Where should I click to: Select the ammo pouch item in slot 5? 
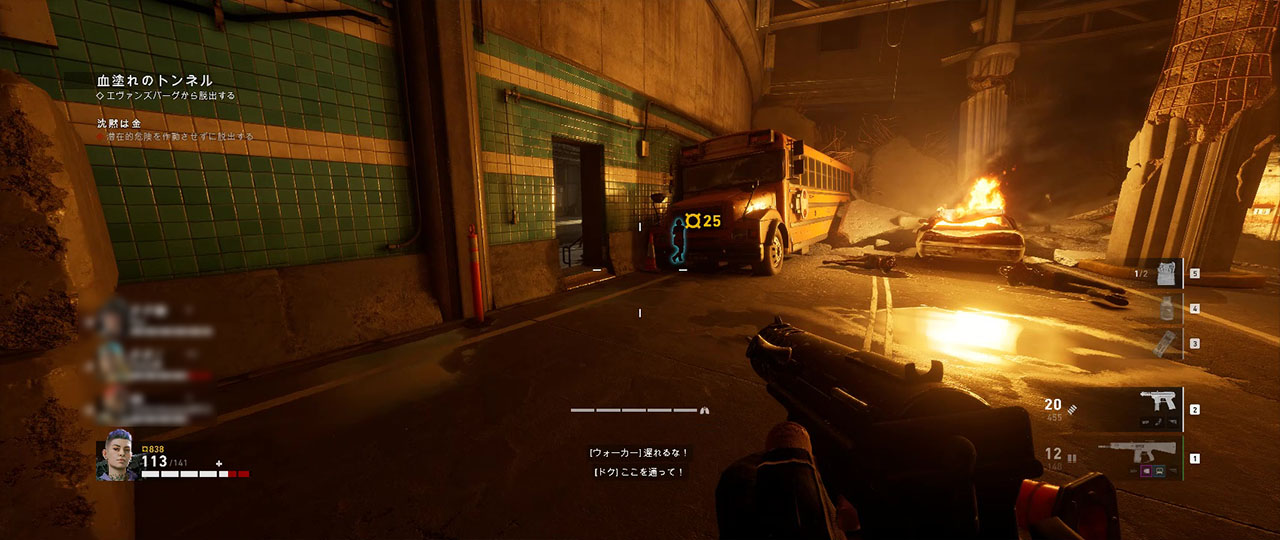click(1166, 273)
